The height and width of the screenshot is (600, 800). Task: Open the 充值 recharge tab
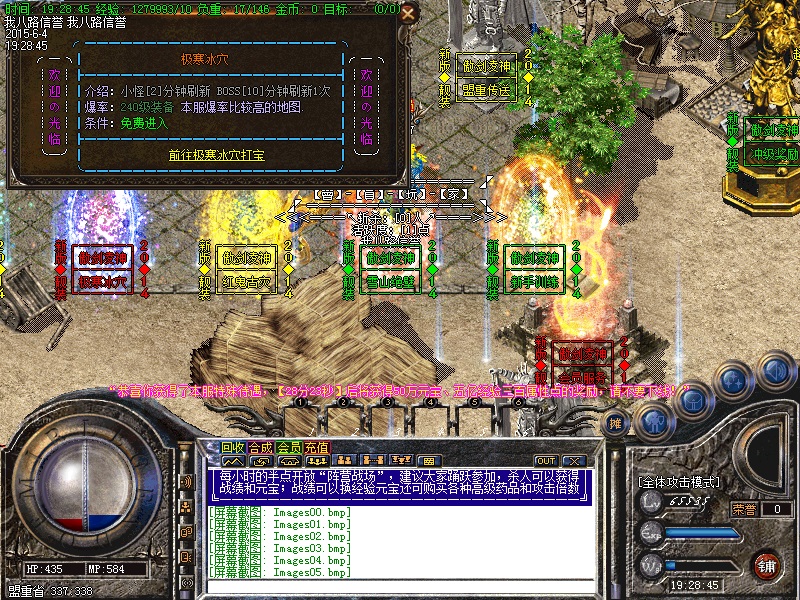click(316, 447)
